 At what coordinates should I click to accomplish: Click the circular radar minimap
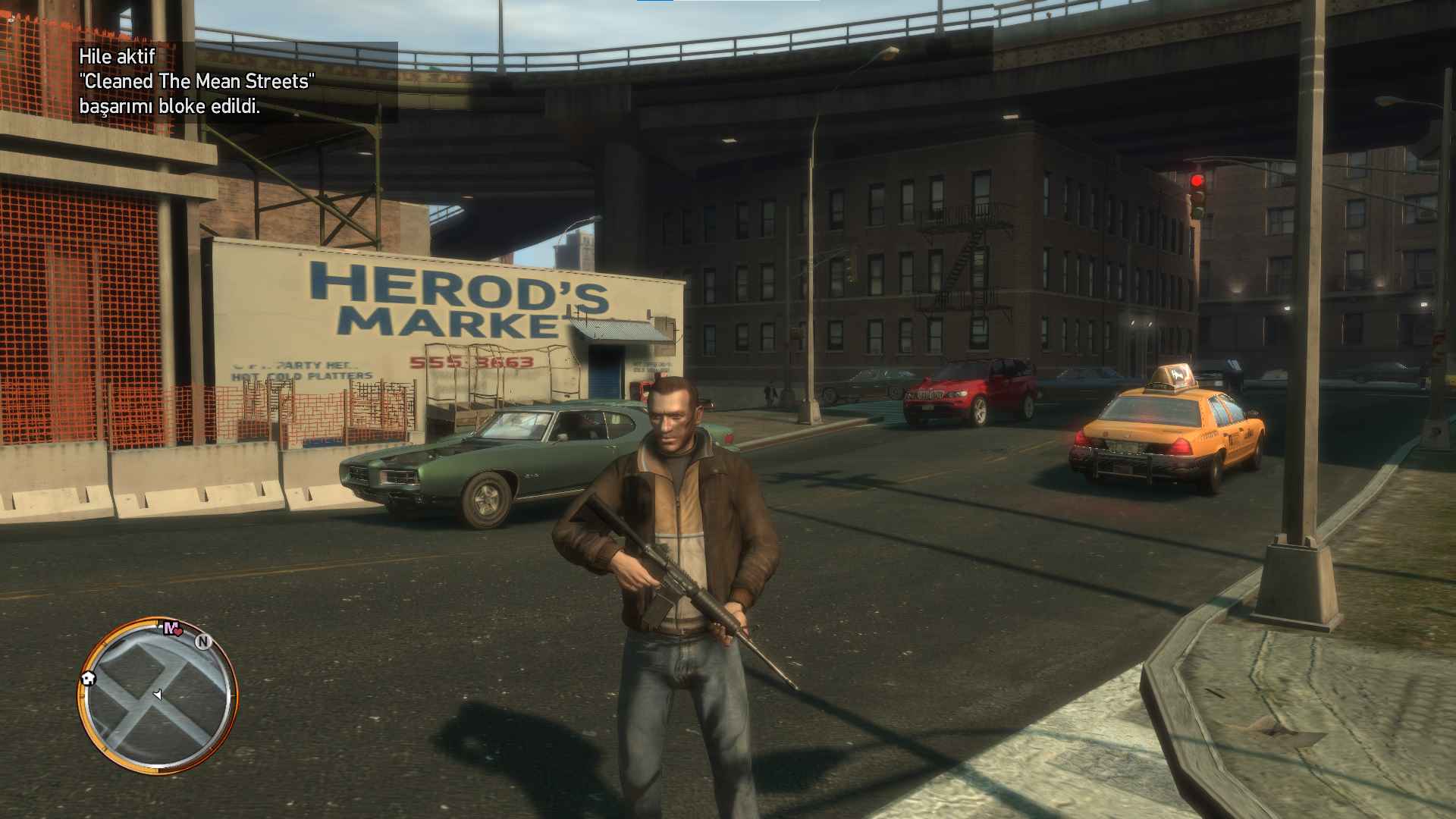click(158, 695)
